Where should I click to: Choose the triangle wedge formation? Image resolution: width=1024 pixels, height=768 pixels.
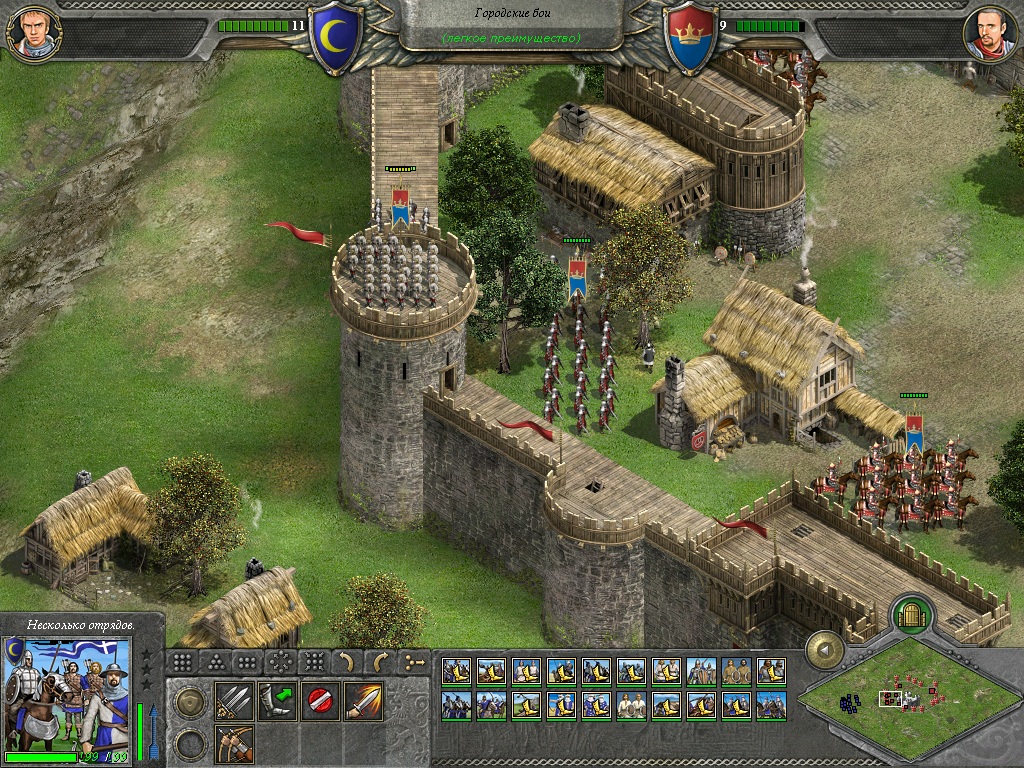coord(216,662)
